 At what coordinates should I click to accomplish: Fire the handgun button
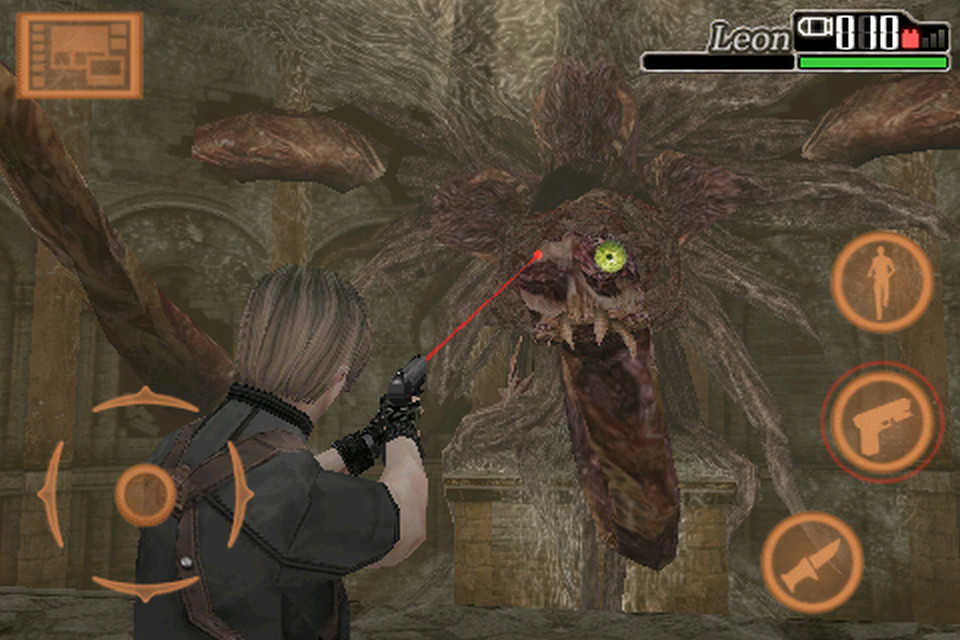[881, 422]
